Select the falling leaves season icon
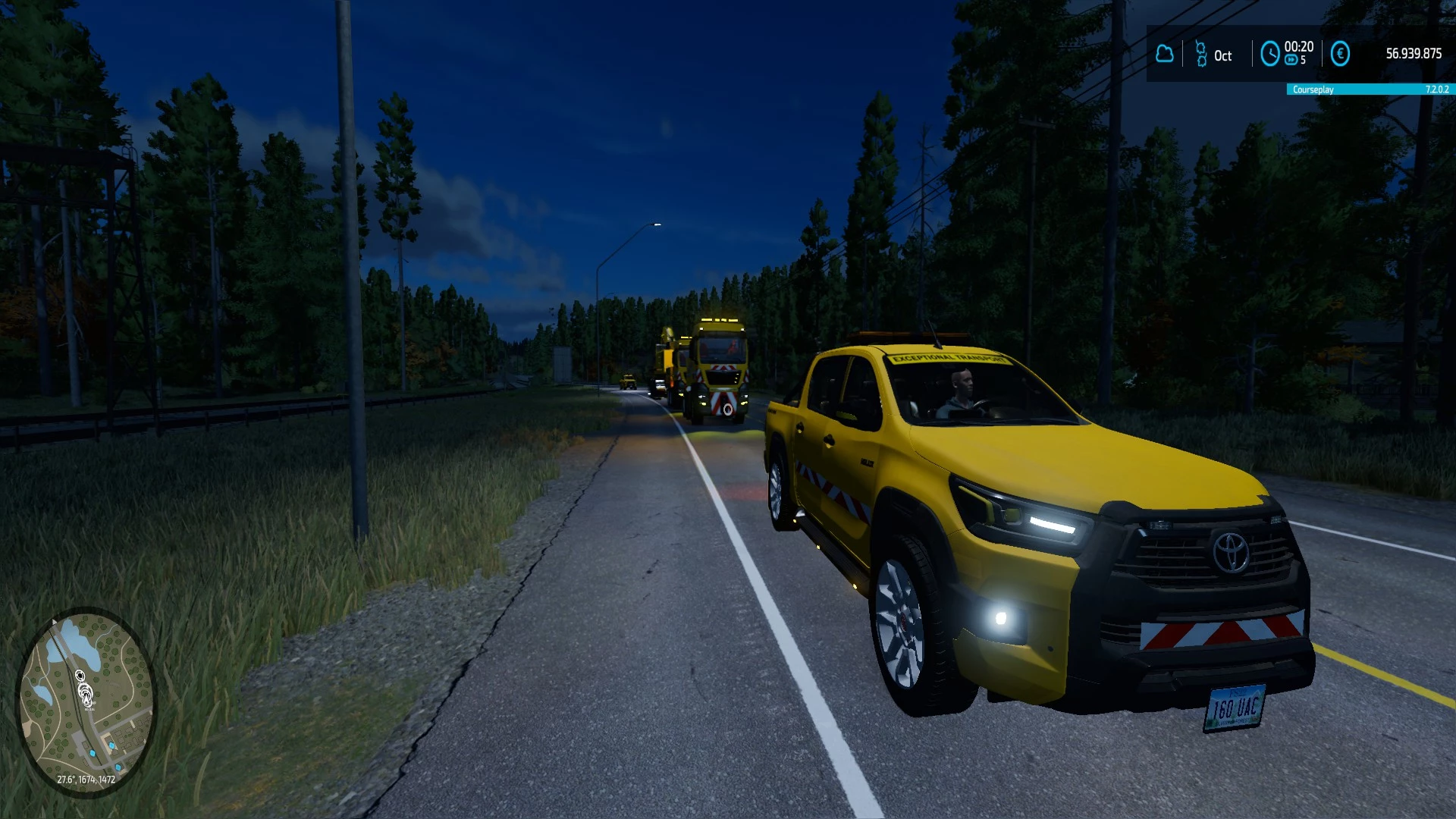1456x819 pixels. 1200,55
